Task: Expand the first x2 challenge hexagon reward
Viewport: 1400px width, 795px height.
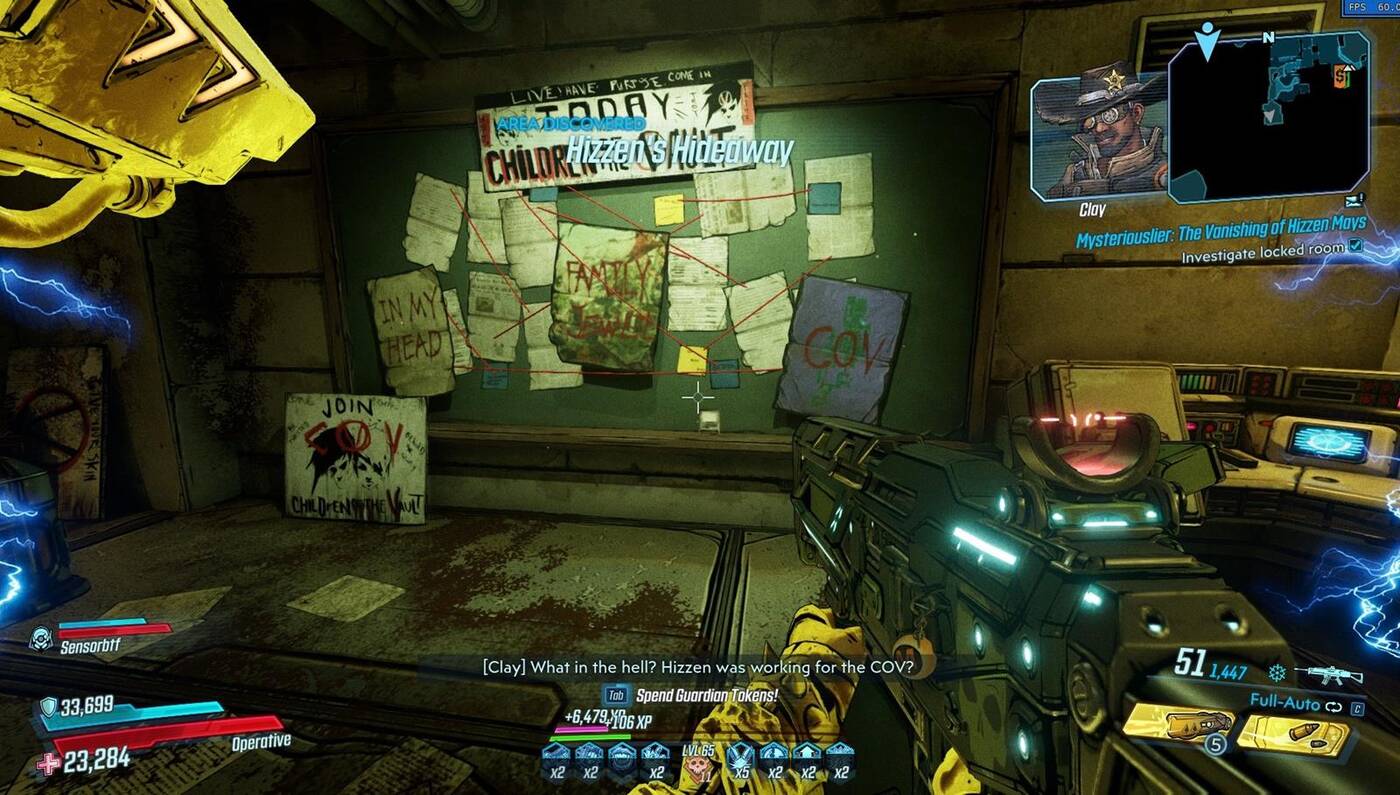Action: click(x=557, y=757)
